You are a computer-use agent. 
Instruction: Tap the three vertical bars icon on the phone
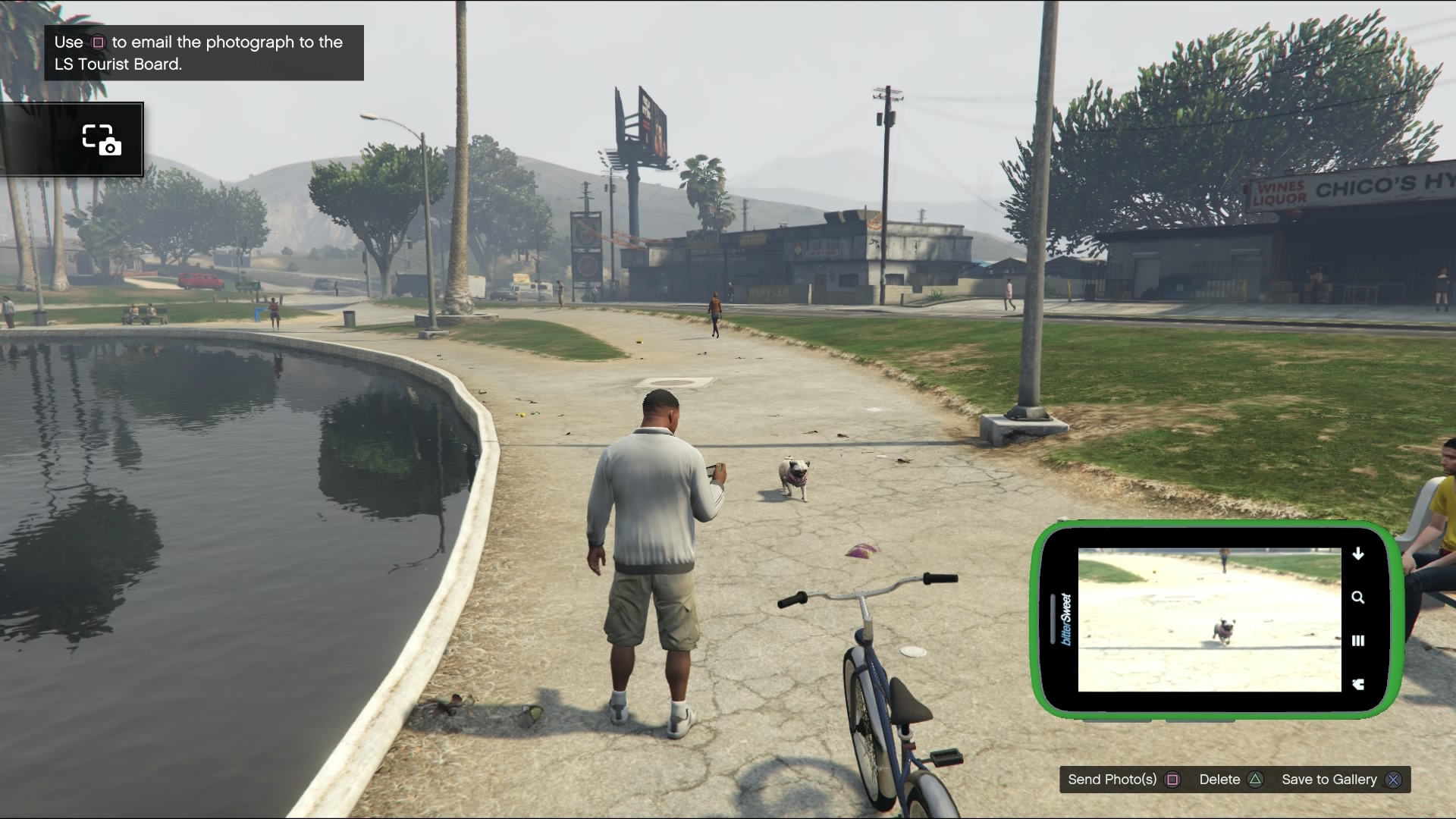1358,641
